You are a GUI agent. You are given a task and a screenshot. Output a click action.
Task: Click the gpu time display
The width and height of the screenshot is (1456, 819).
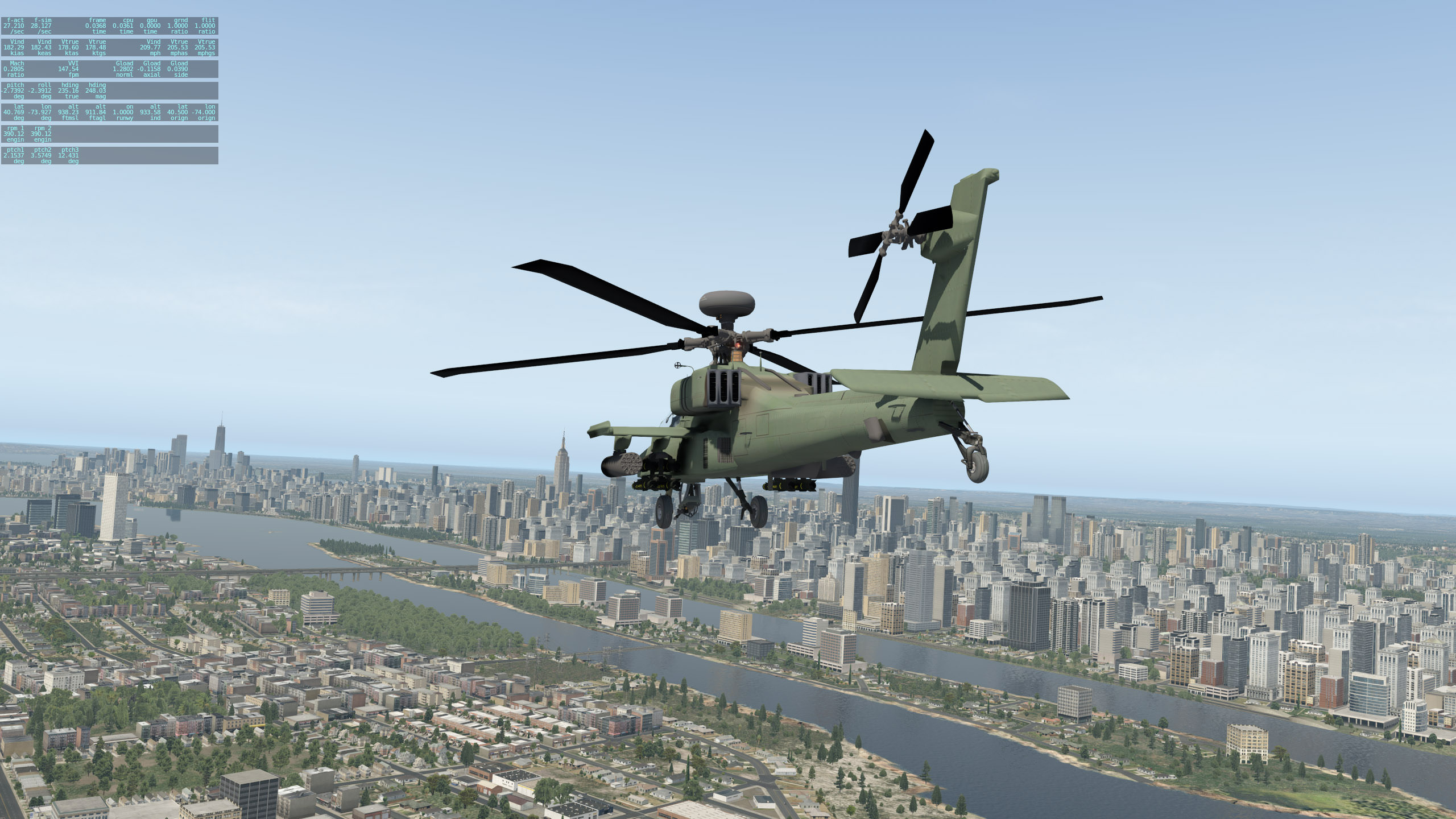[150, 26]
